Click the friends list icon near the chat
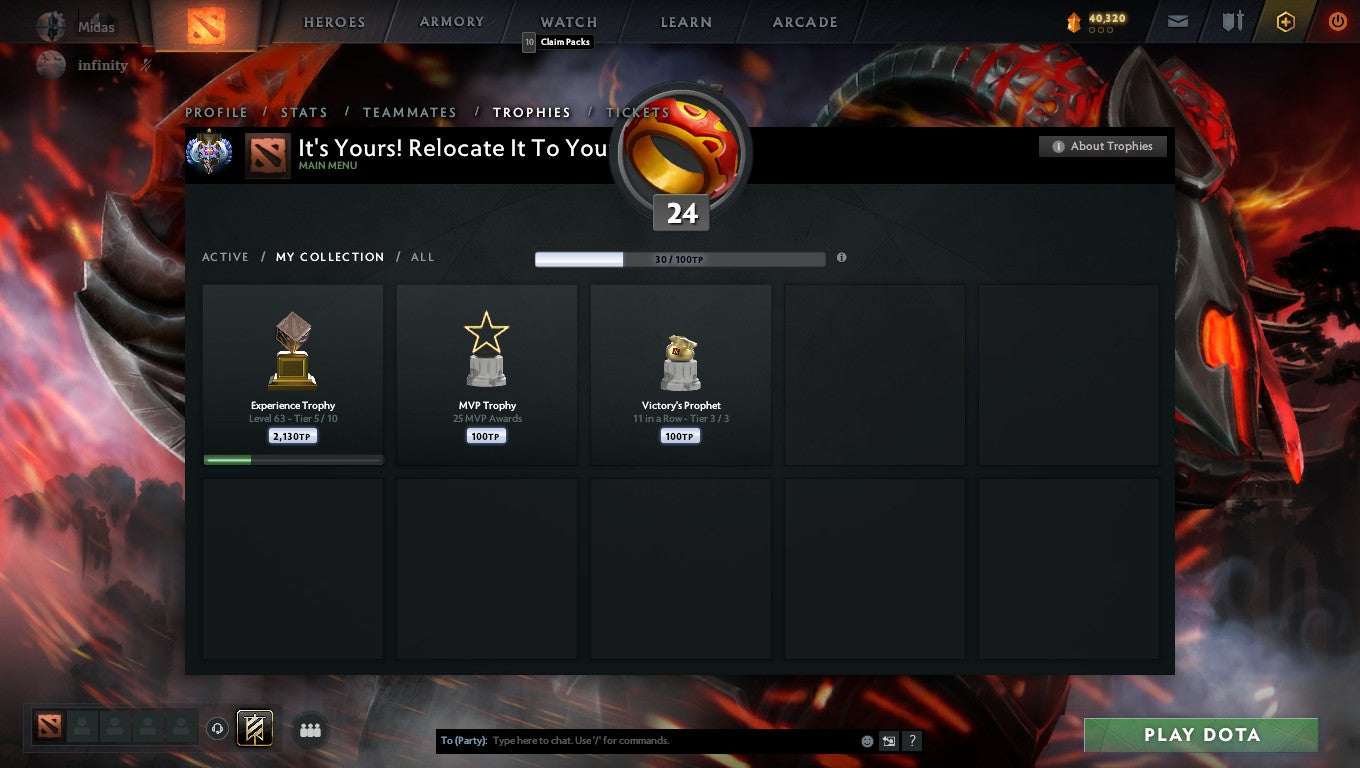Screen dimensions: 1360x768 [x=310, y=729]
